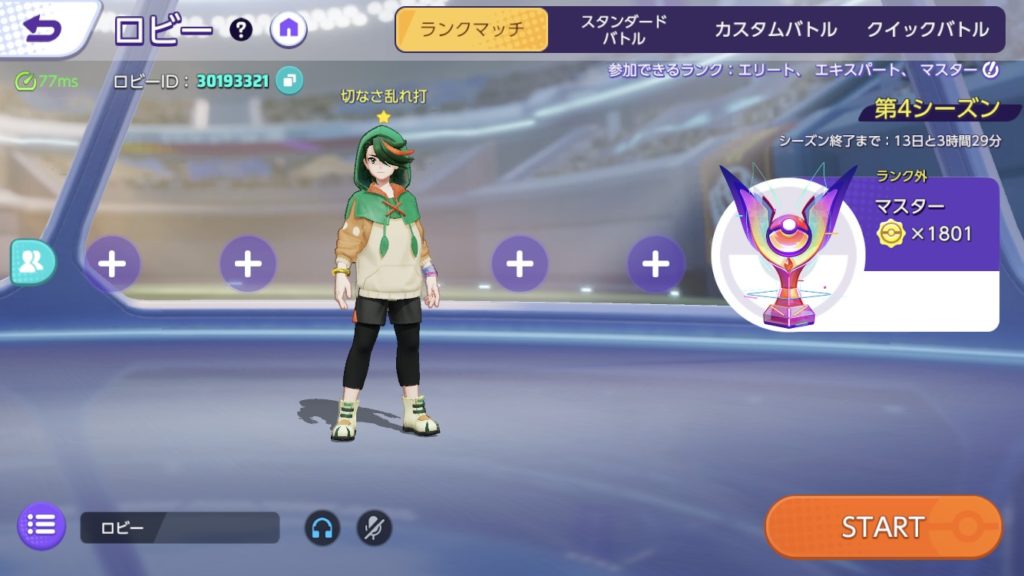Show rank eligibility info icon

991,70
